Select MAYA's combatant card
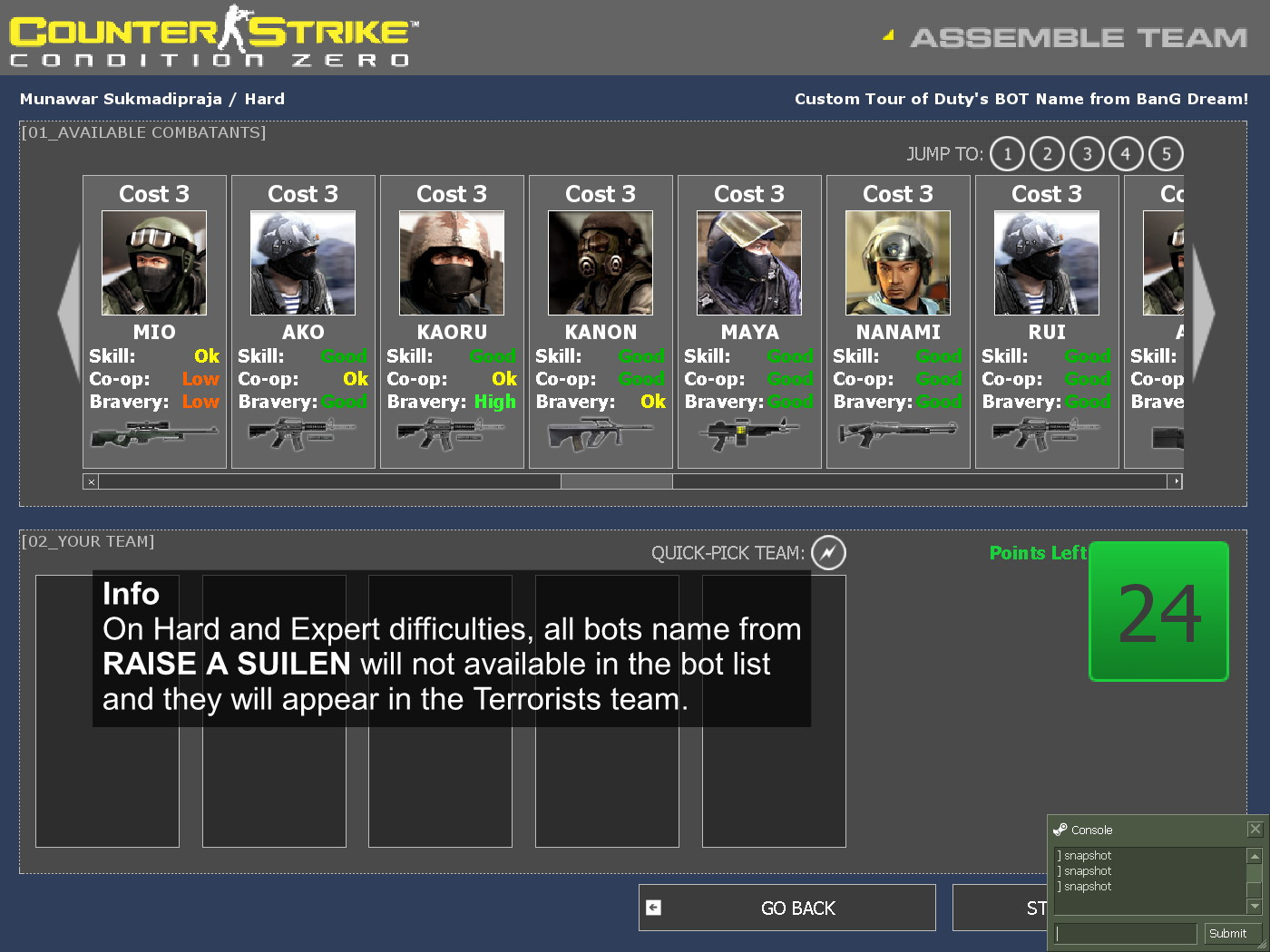This screenshot has height=952, width=1270. (x=748, y=262)
